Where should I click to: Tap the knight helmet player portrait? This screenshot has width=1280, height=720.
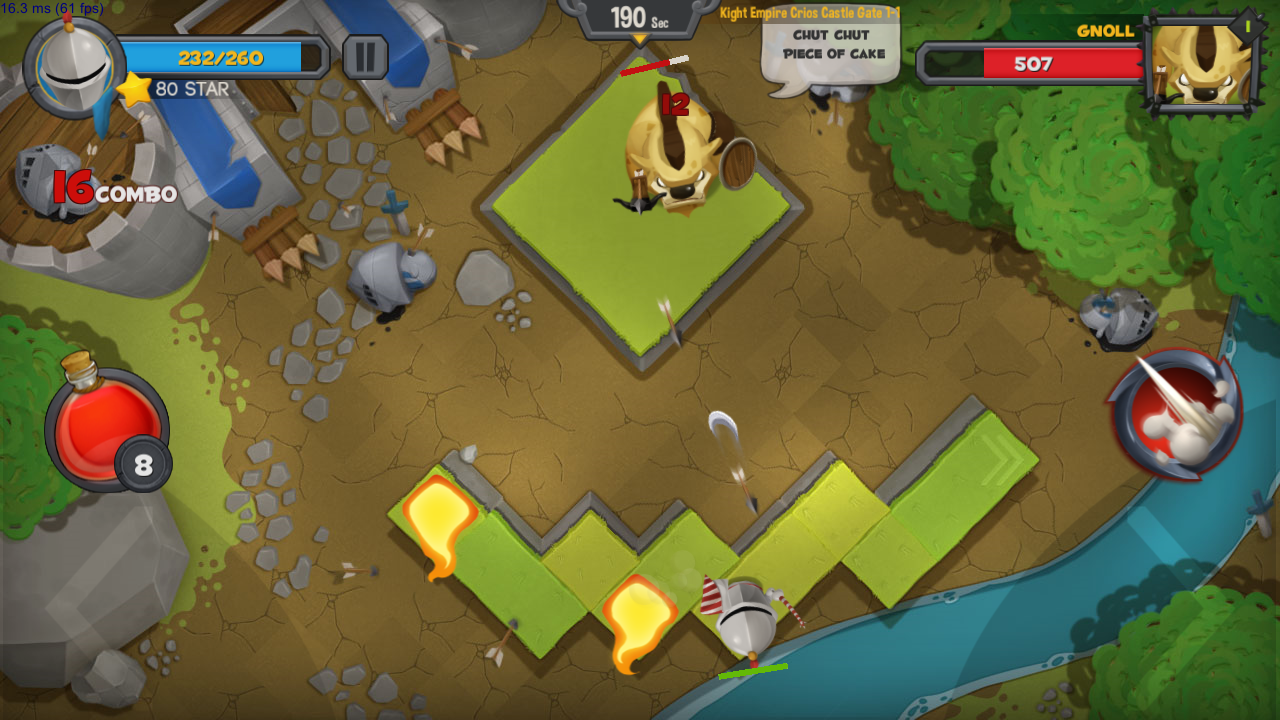pyautogui.click(x=75, y=66)
